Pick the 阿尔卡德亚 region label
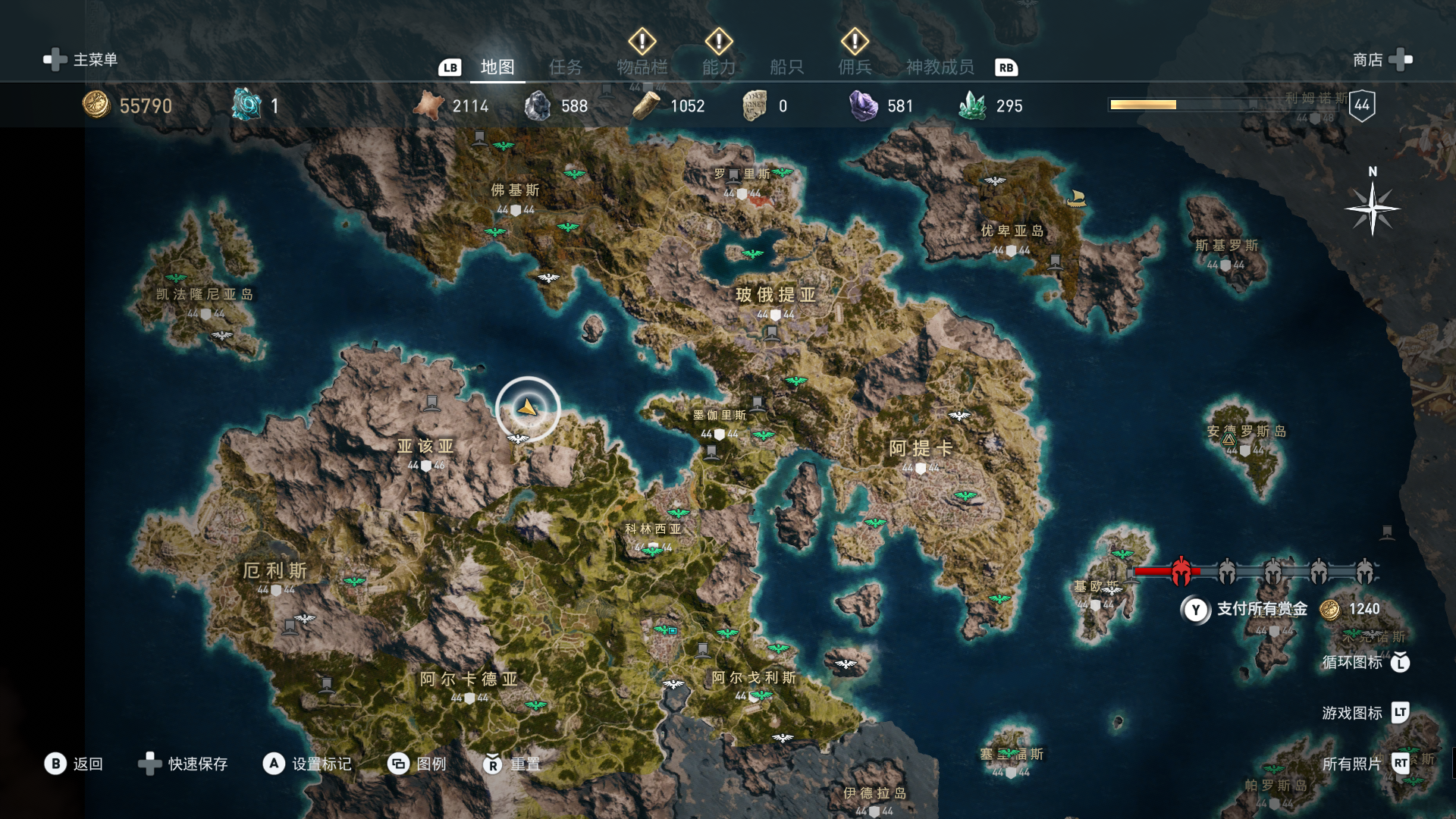Screen dimensions: 1456x819 click(469, 679)
